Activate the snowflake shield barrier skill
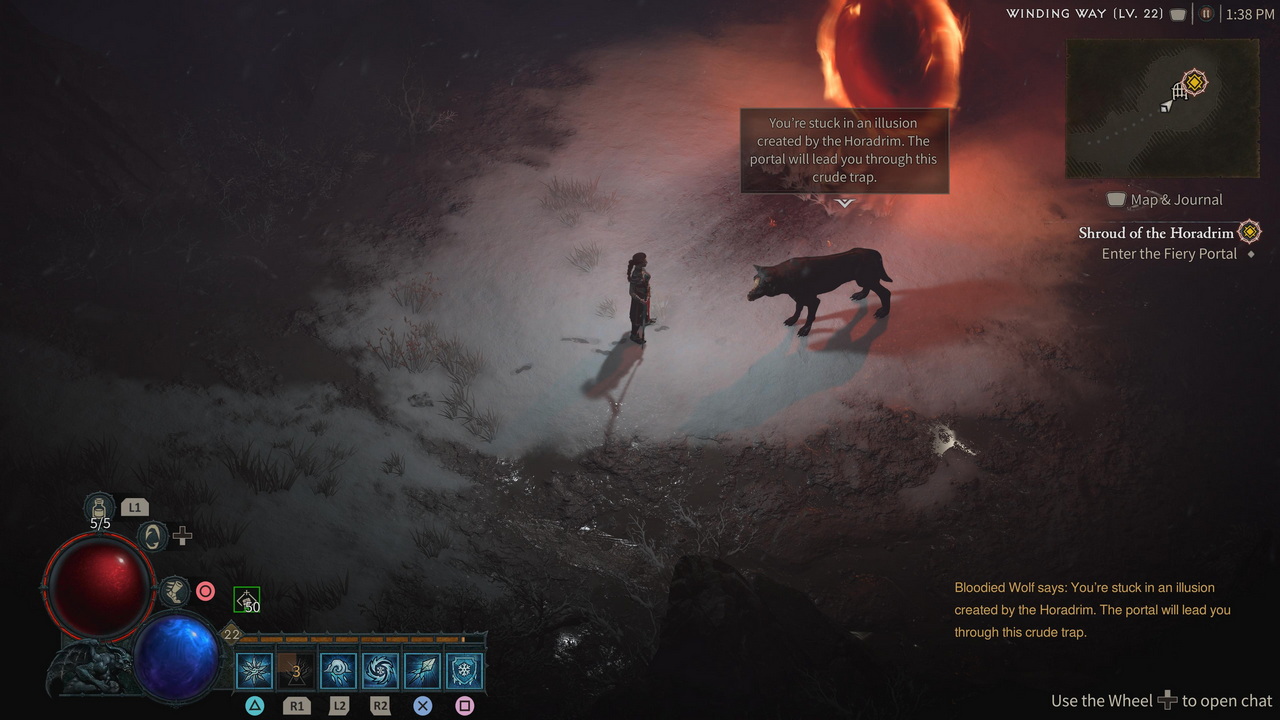1280x720 pixels. pos(464,671)
